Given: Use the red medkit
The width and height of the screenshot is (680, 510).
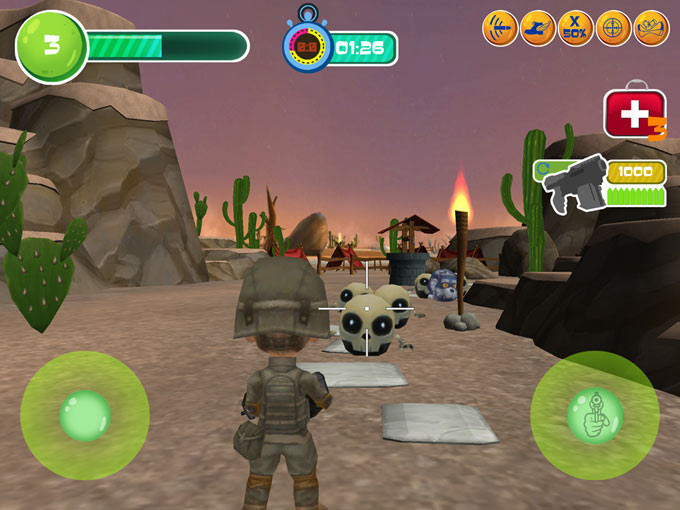Looking at the screenshot, I should click(x=634, y=114).
